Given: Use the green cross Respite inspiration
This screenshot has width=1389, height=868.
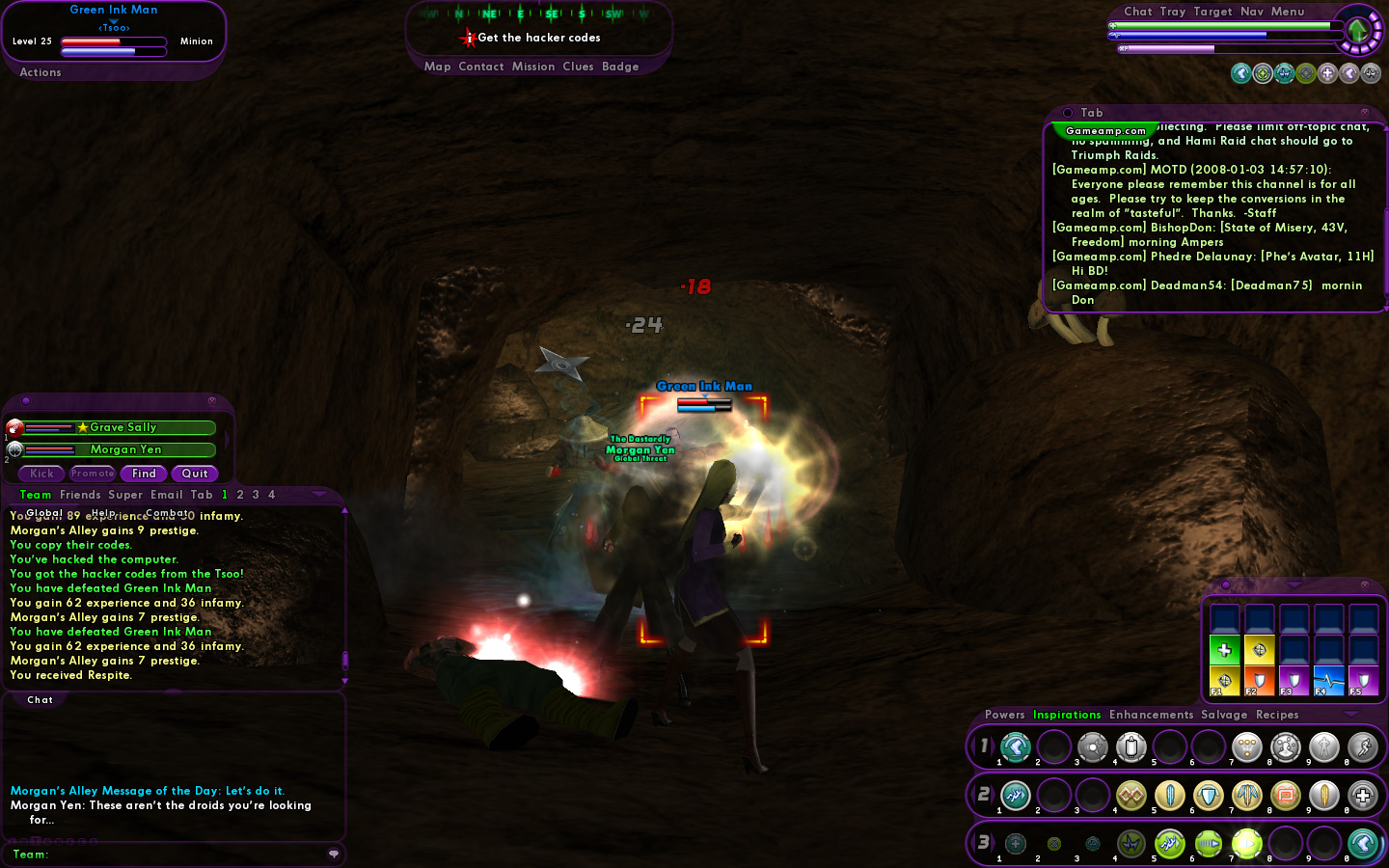Looking at the screenshot, I should 1224,650.
